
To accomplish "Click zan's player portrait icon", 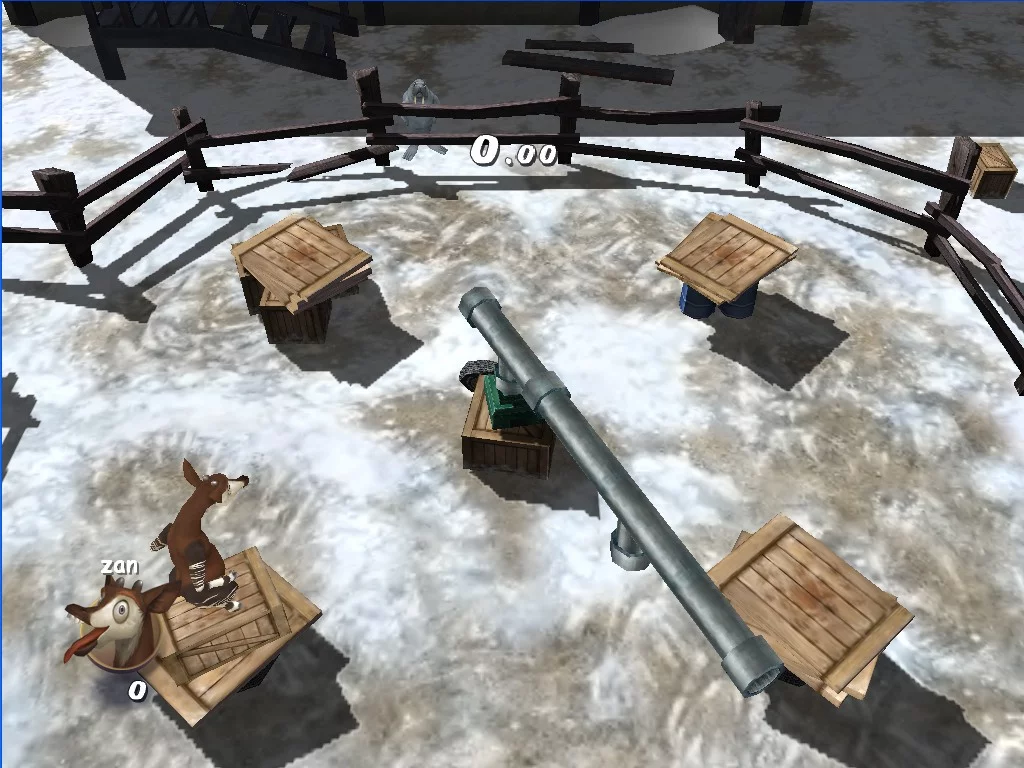I will pyautogui.click(x=113, y=625).
